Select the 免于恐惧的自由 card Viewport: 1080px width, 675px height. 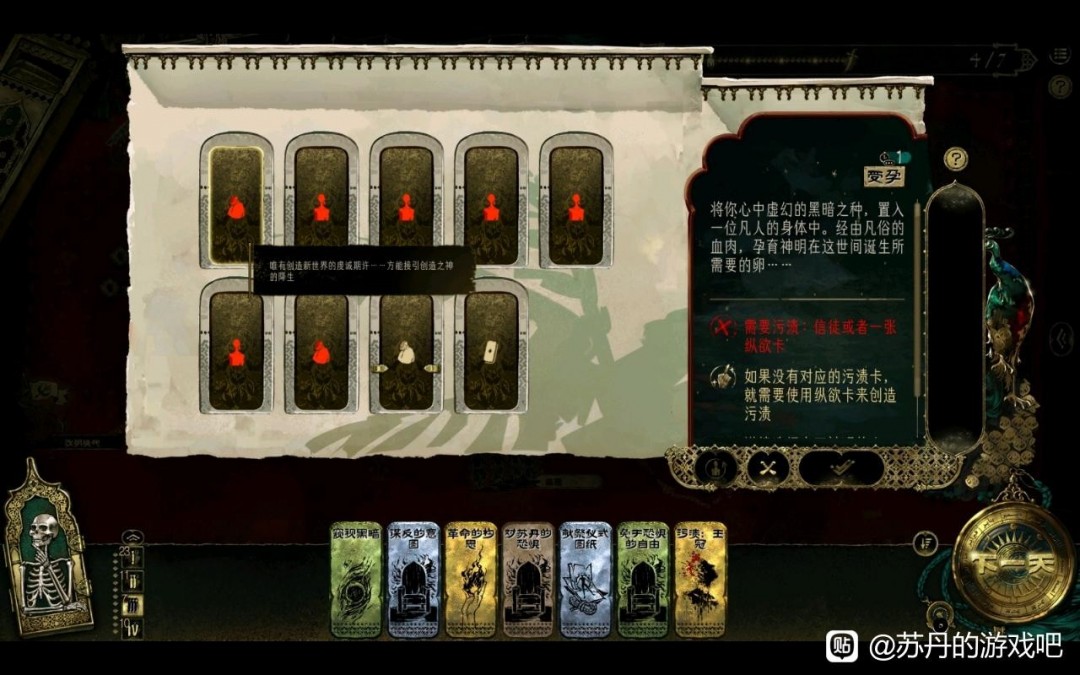pyautogui.click(x=642, y=579)
